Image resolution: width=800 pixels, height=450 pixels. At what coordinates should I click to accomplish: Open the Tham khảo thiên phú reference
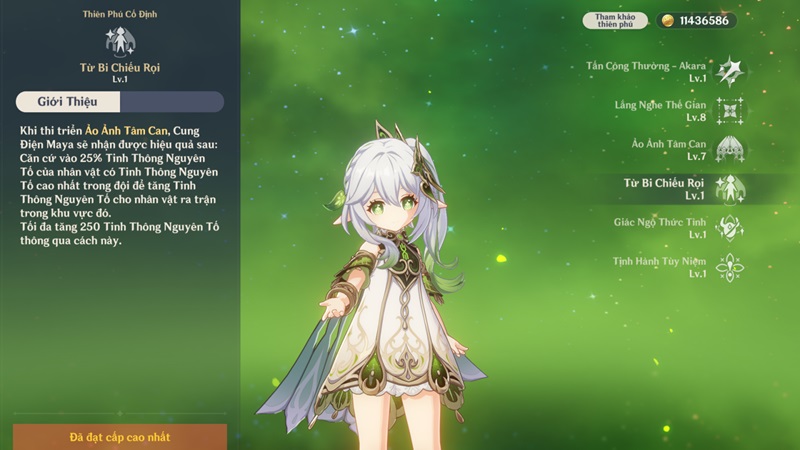615,20
